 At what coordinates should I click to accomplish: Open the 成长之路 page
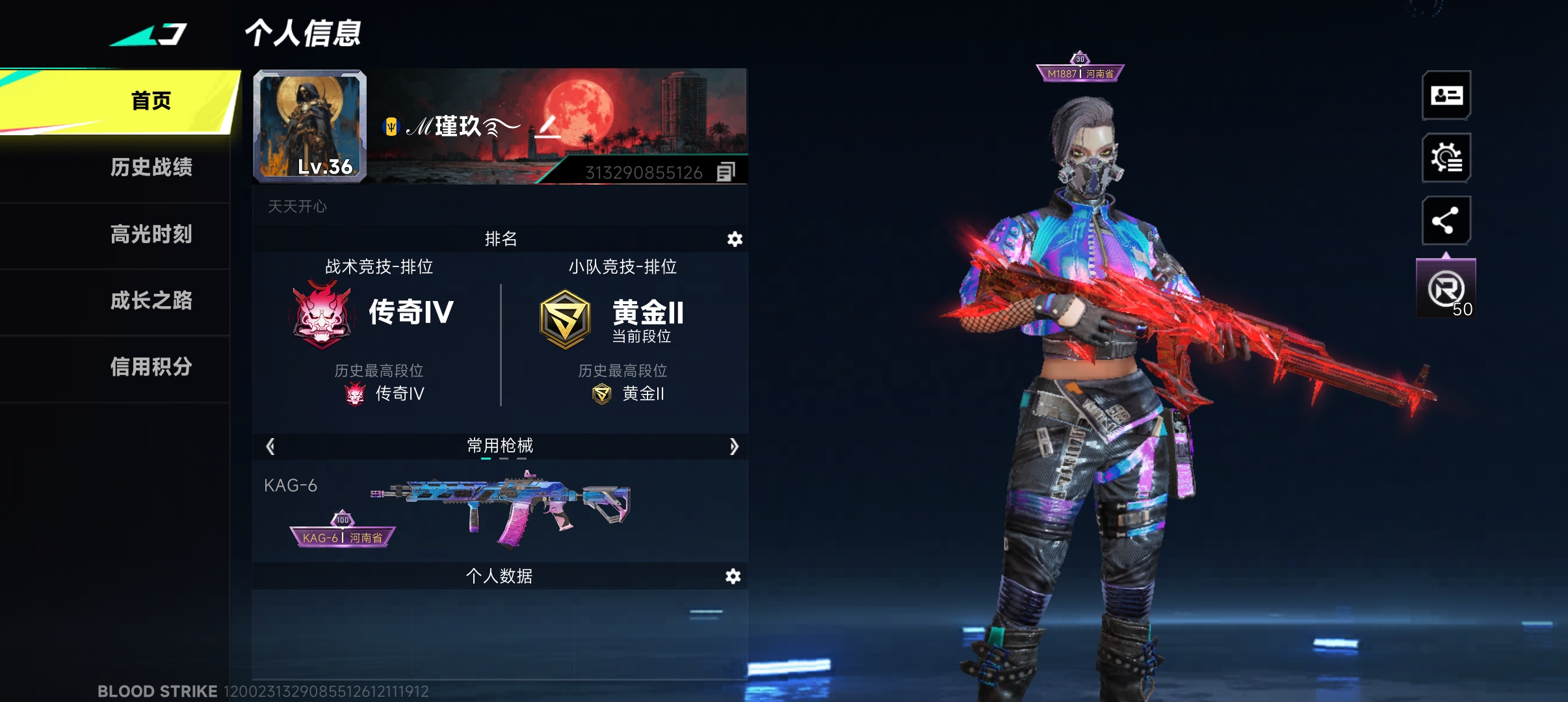[152, 300]
